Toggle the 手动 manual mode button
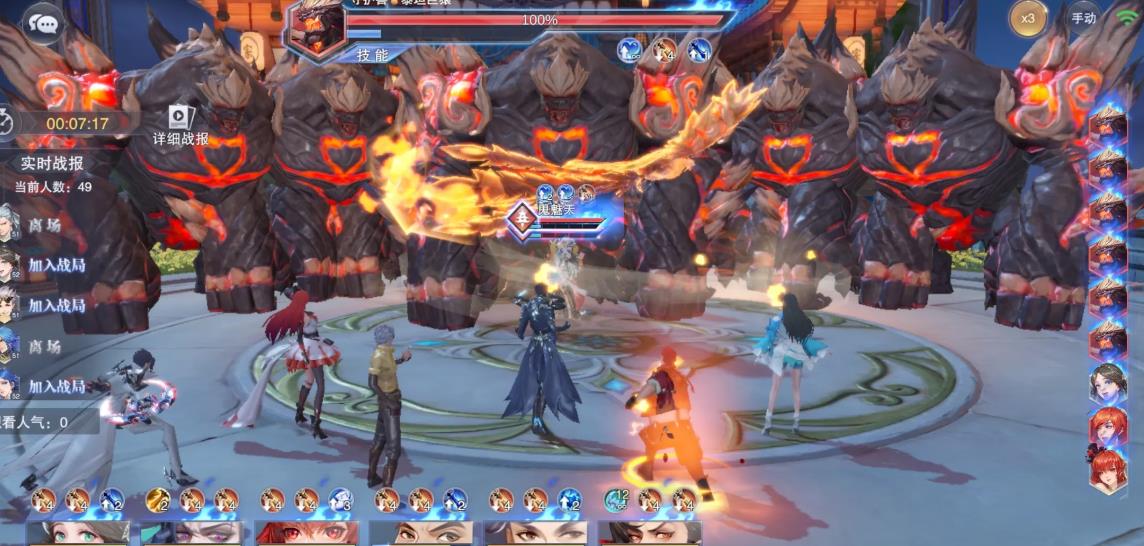 [1083, 18]
